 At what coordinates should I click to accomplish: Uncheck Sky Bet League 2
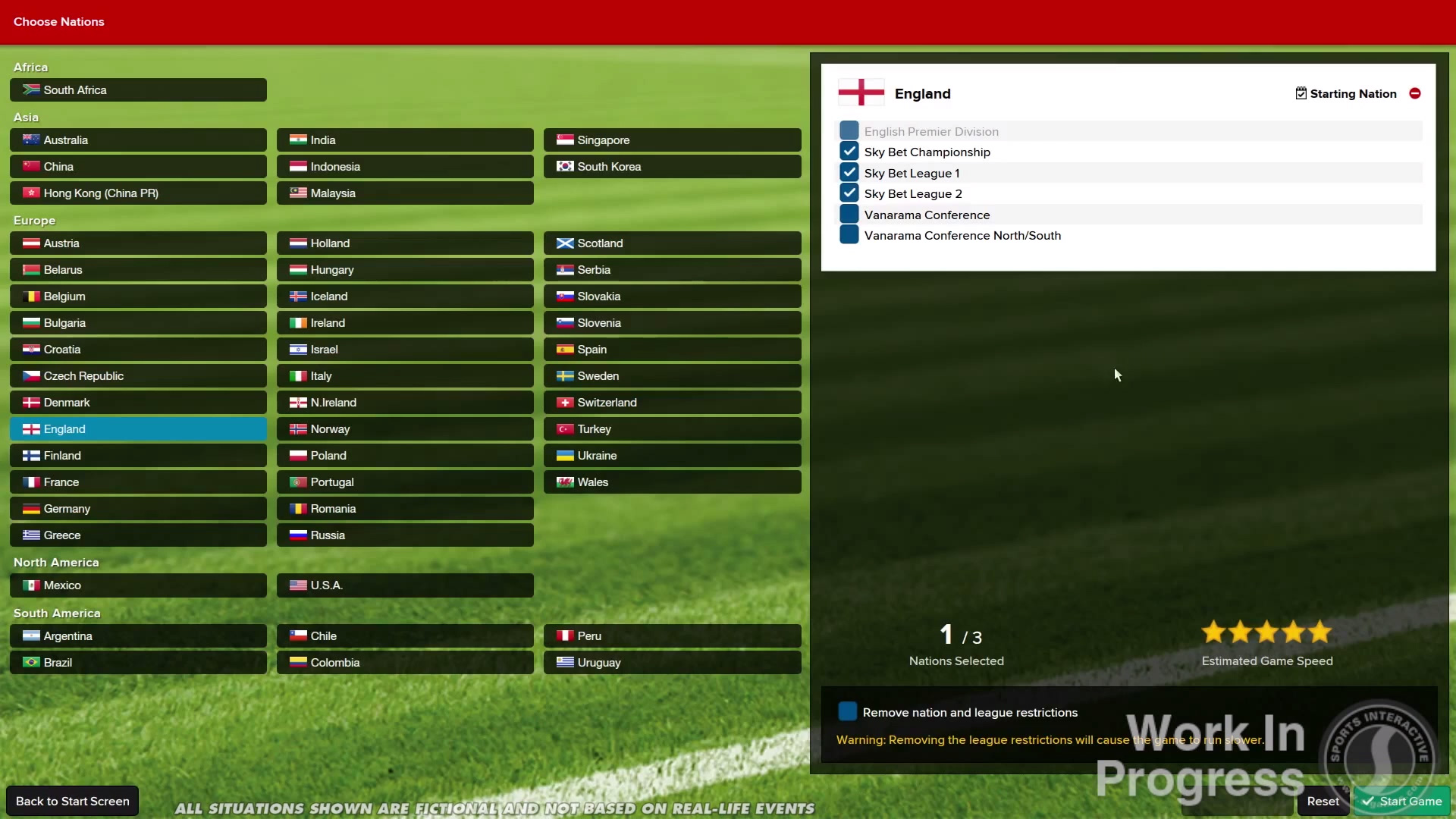coord(849,193)
